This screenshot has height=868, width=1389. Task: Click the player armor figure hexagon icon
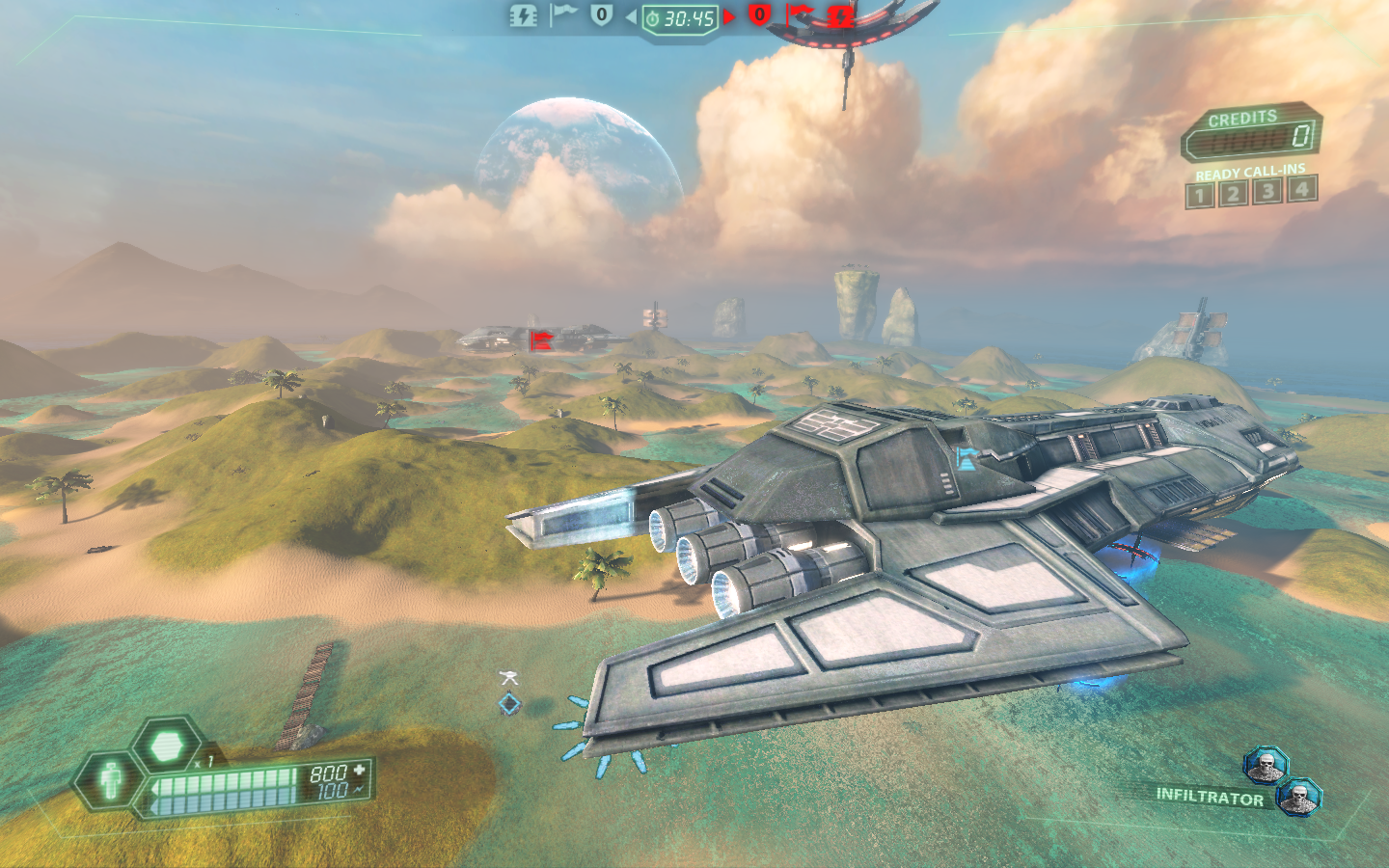[112, 778]
